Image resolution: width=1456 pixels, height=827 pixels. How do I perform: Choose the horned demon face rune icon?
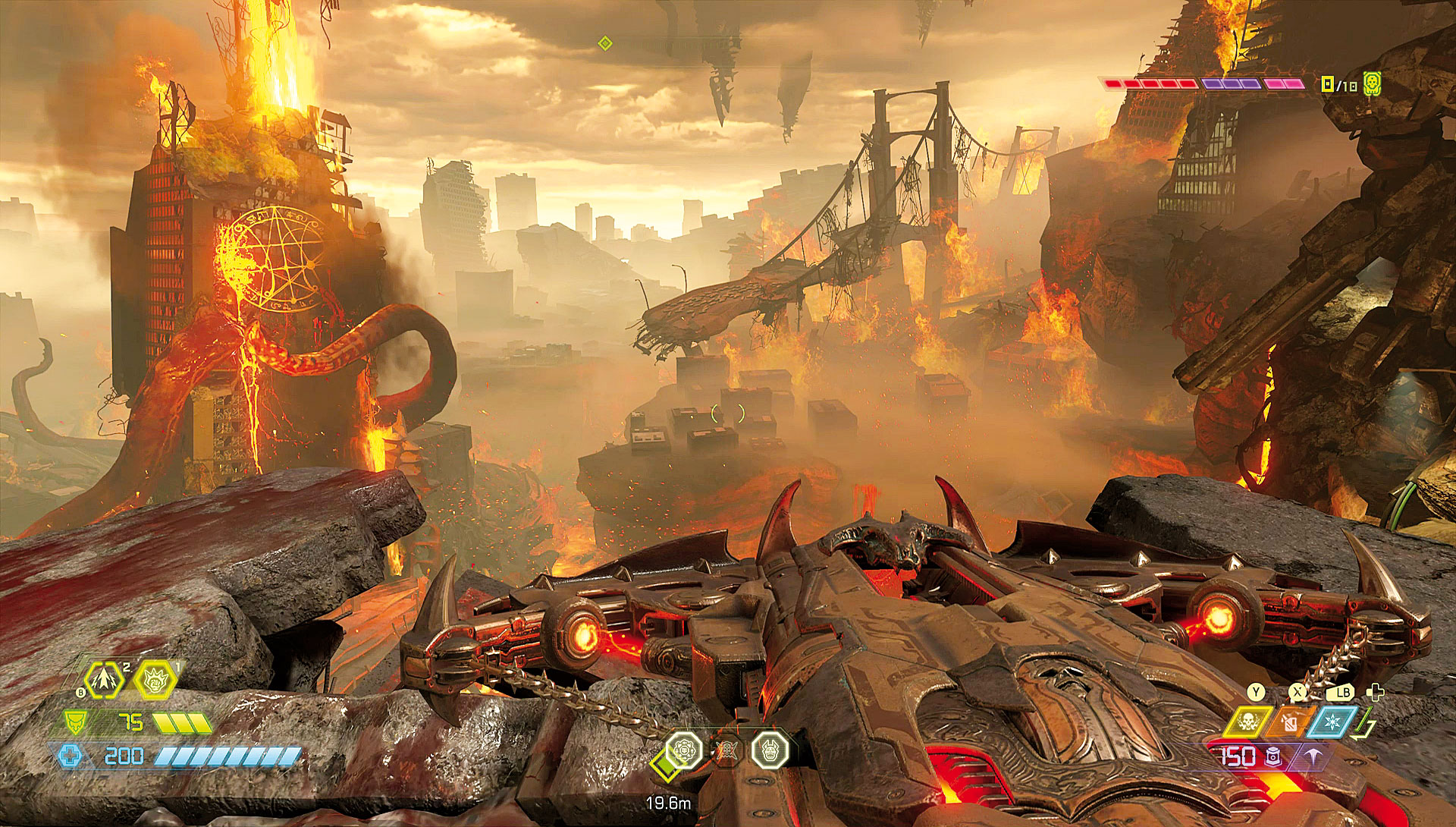click(770, 750)
